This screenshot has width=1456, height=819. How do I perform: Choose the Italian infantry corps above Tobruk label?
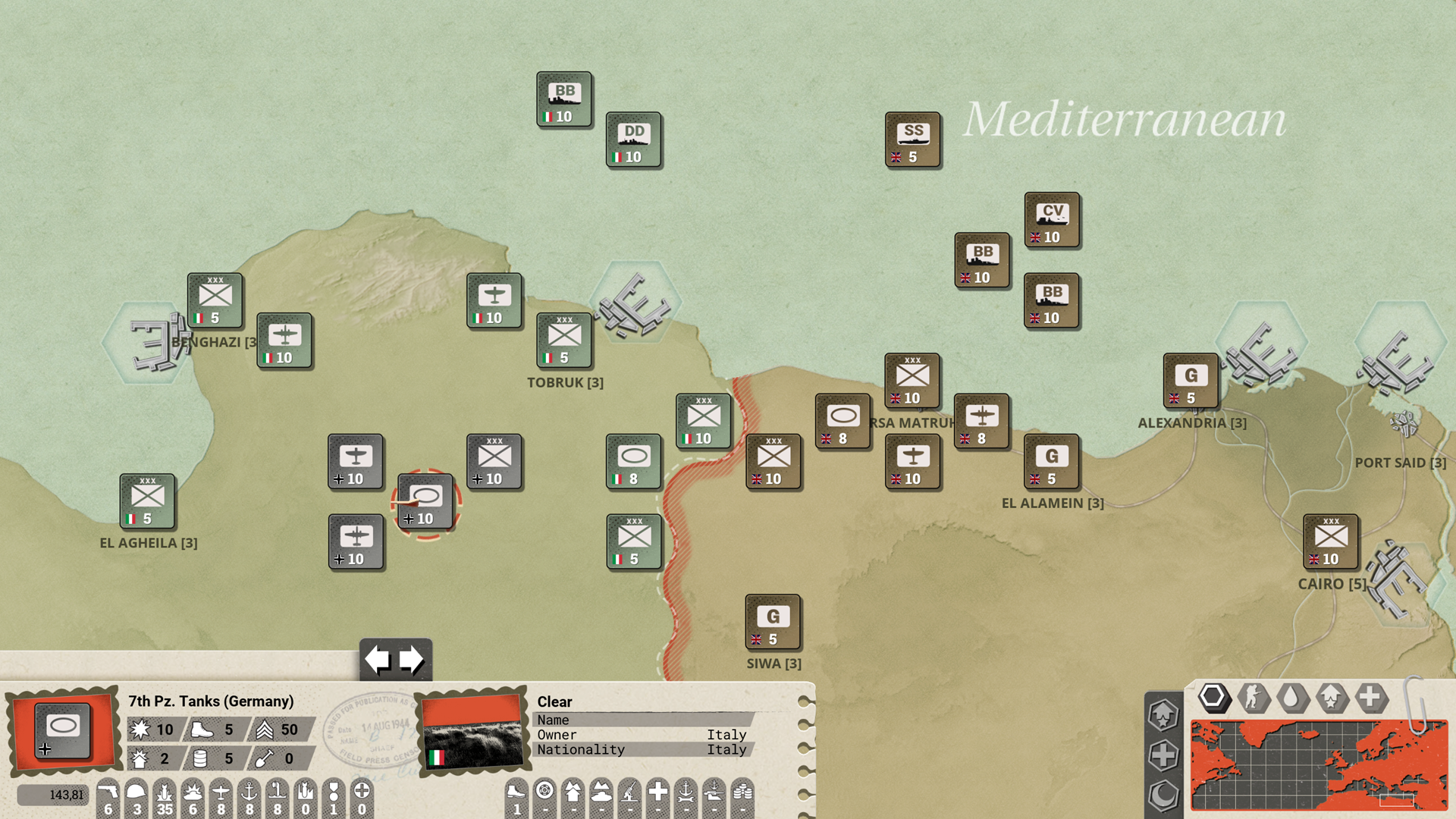564,340
